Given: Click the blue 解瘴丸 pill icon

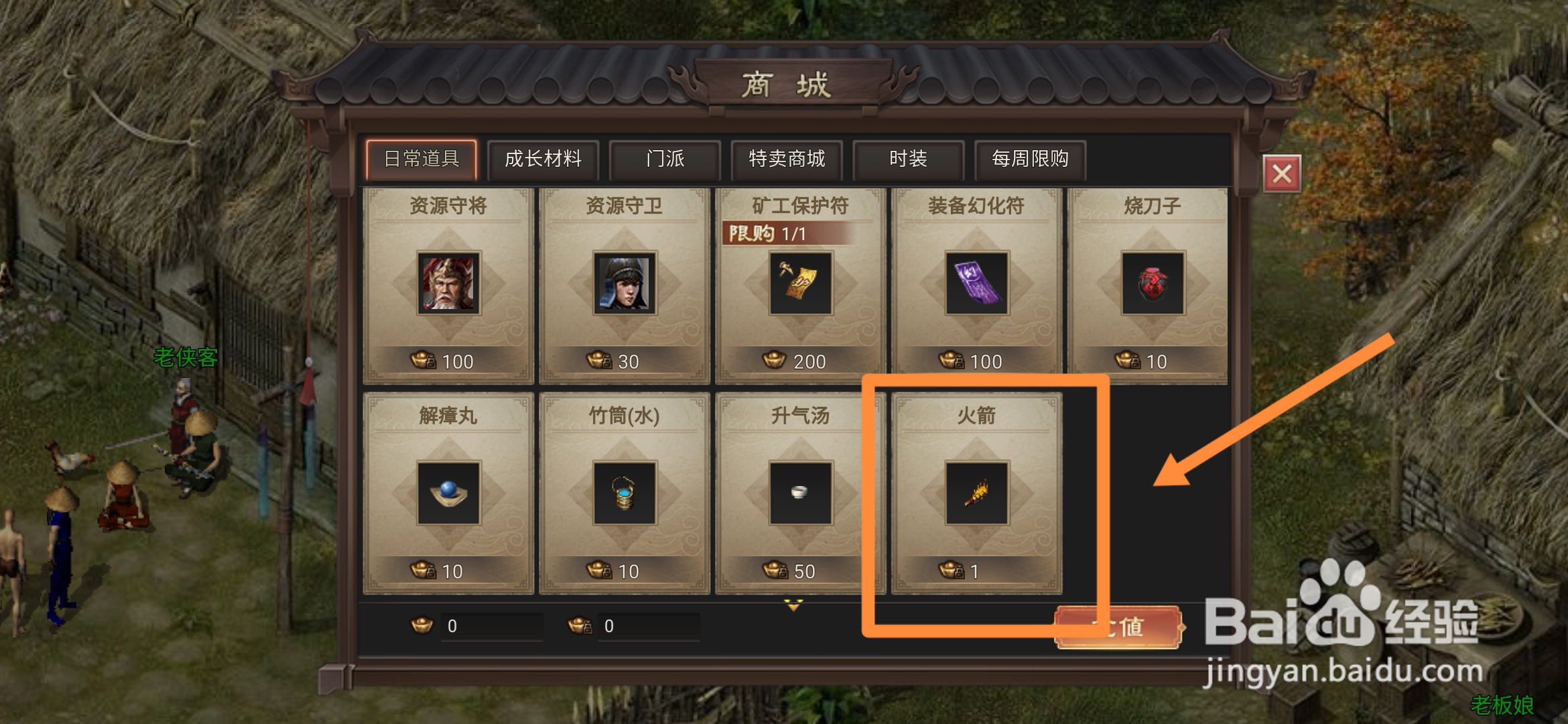Looking at the screenshot, I should [x=448, y=494].
